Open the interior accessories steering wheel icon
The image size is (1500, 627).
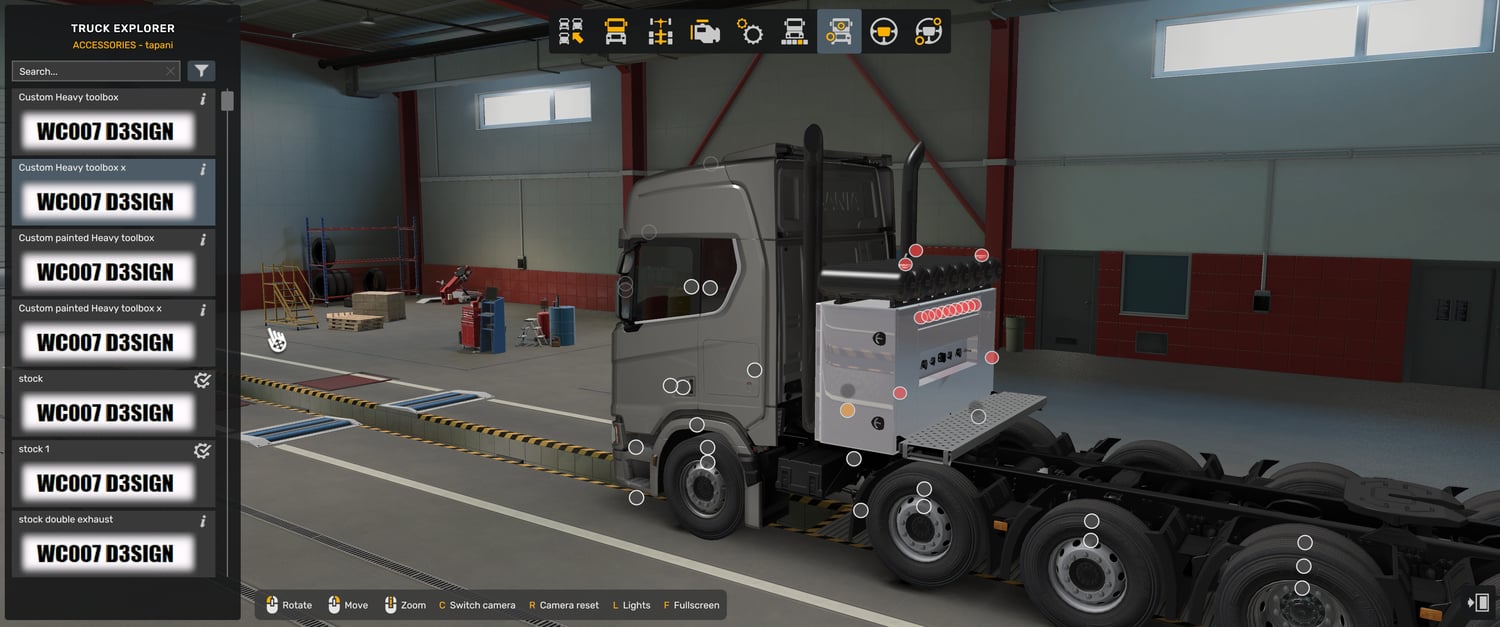[x=928, y=32]
